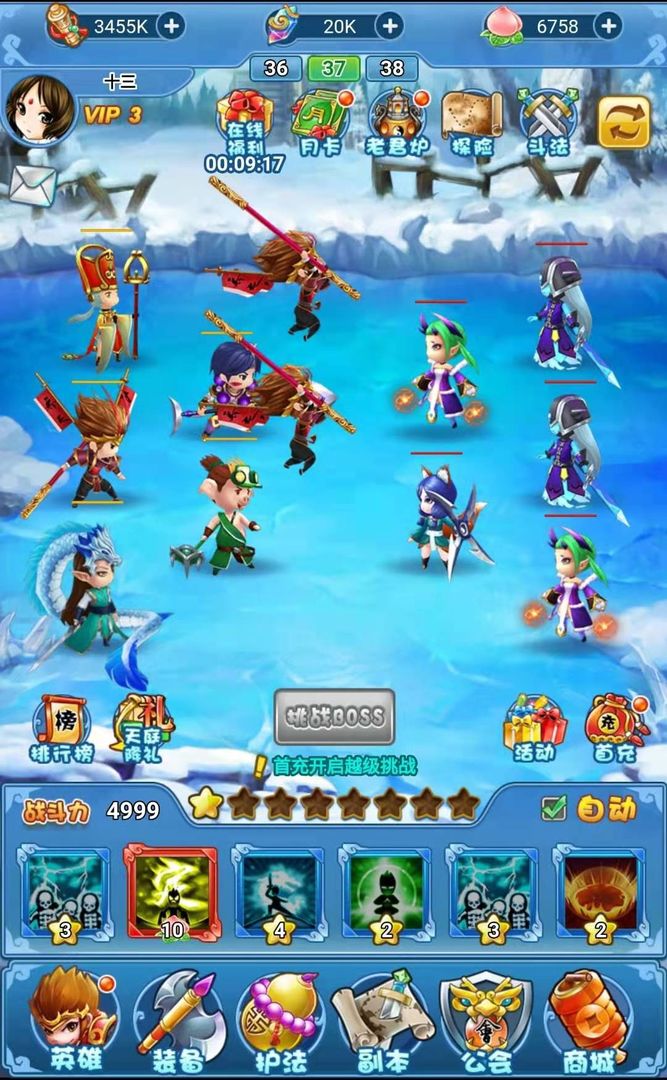Open the mail envelope
This screenshot has width=667, height=1080.
[33, 182]
